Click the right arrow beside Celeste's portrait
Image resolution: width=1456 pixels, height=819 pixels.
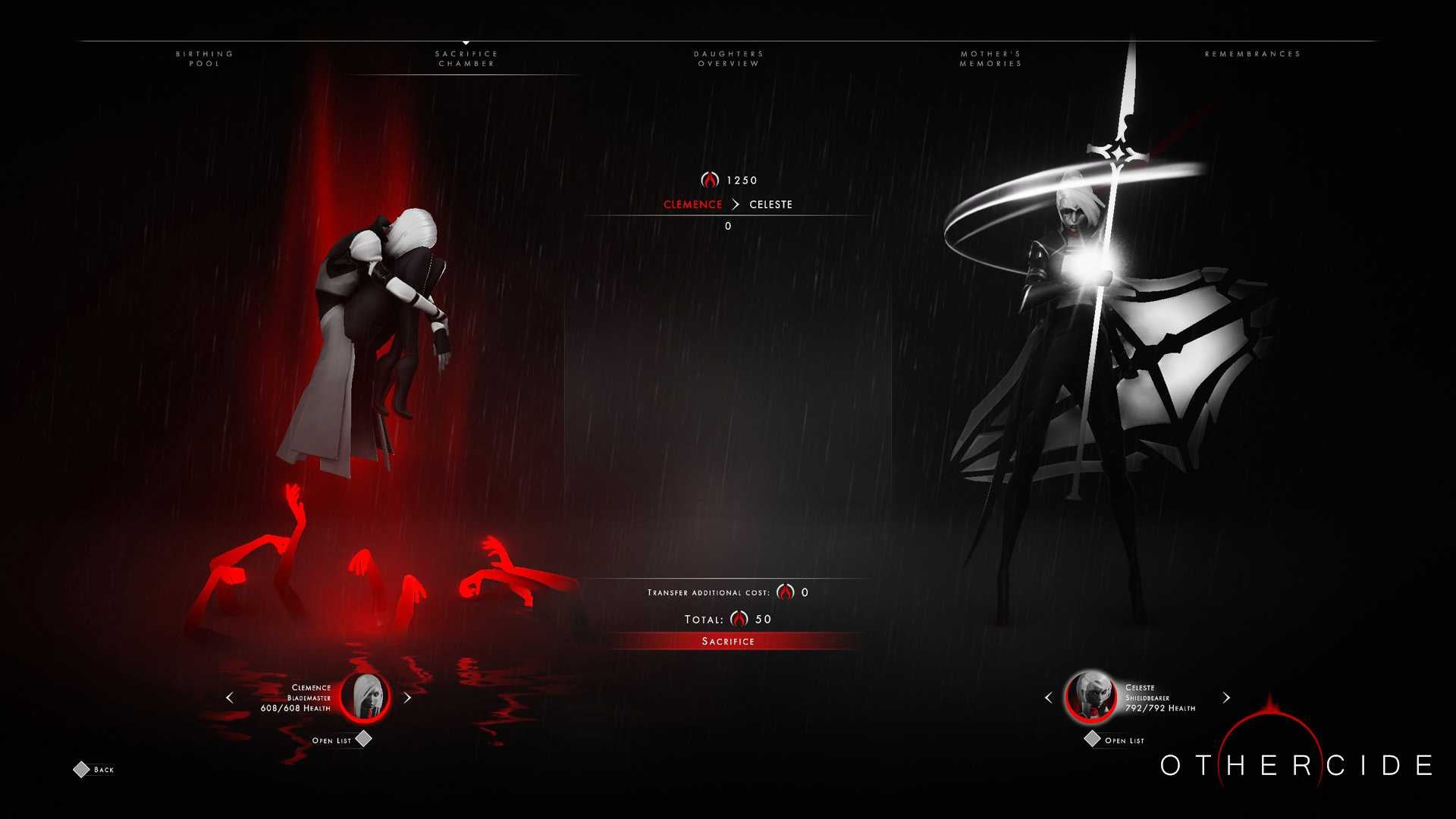click(x=1226, y=698)
